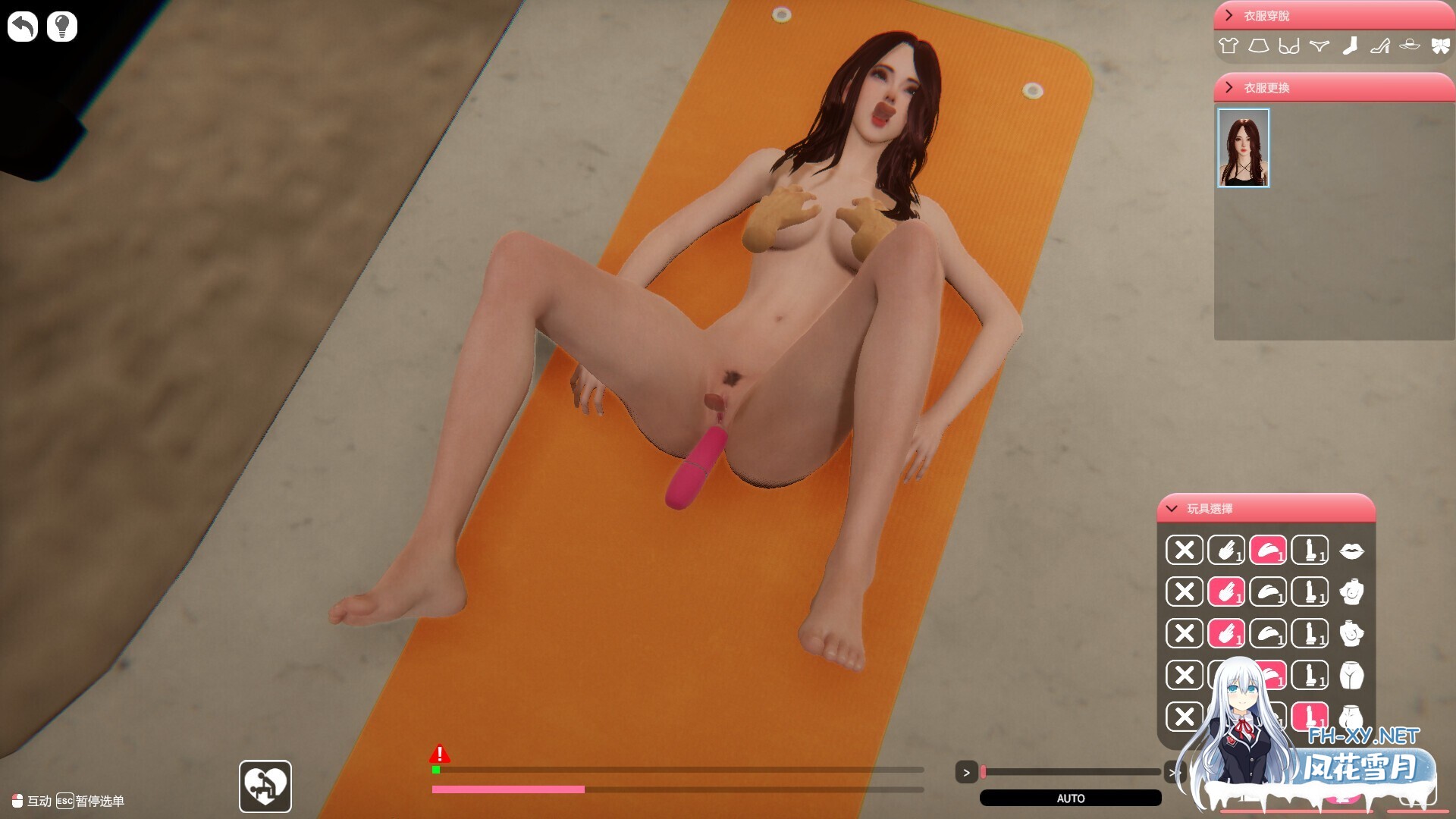Viewport: 1456px width, 819px height.
Task: Click the undo arrow button top left
Action: tap(23, 26)
